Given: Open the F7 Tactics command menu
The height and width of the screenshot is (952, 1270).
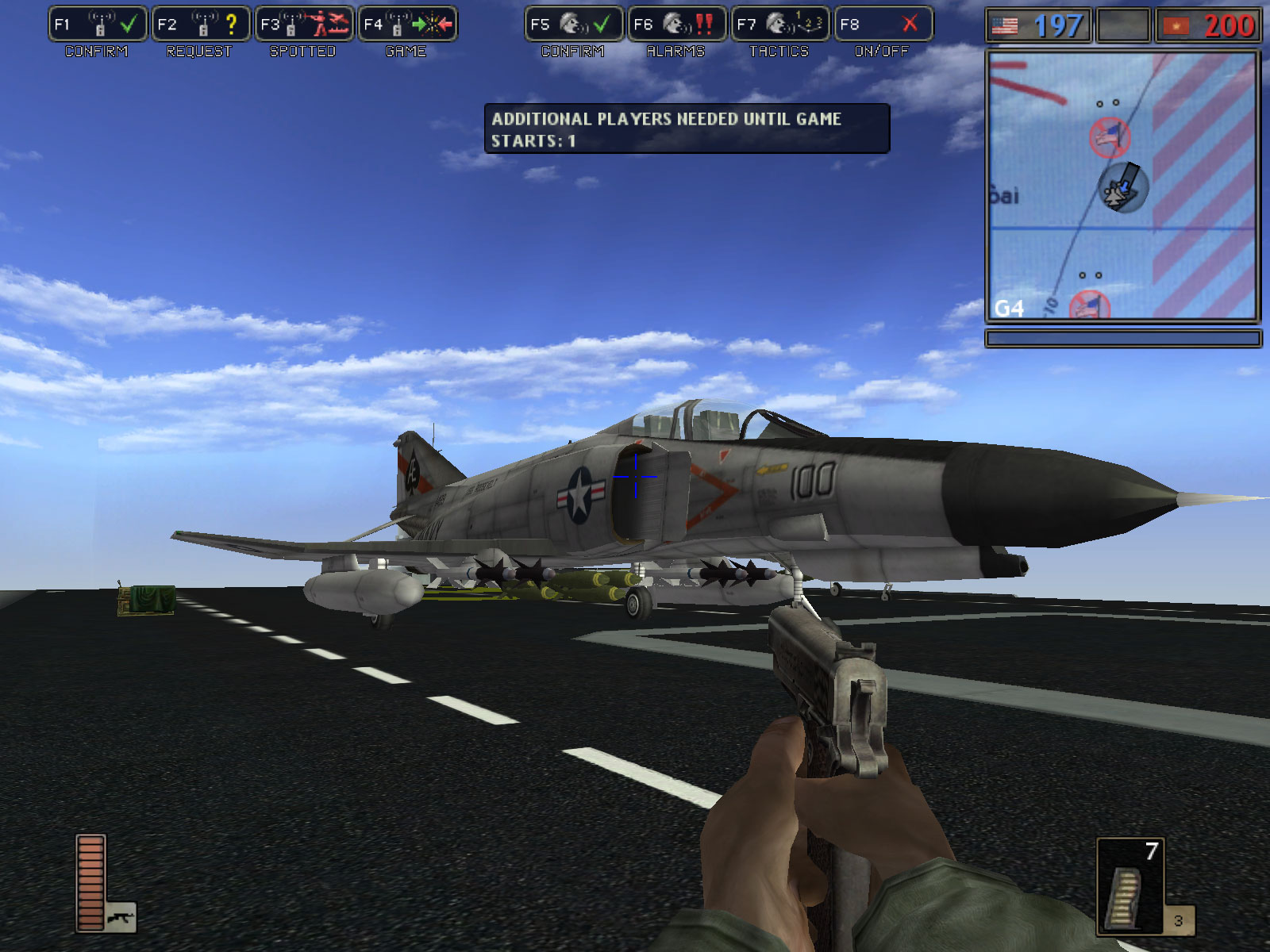Looking at the screenshot, I should 779,25.
